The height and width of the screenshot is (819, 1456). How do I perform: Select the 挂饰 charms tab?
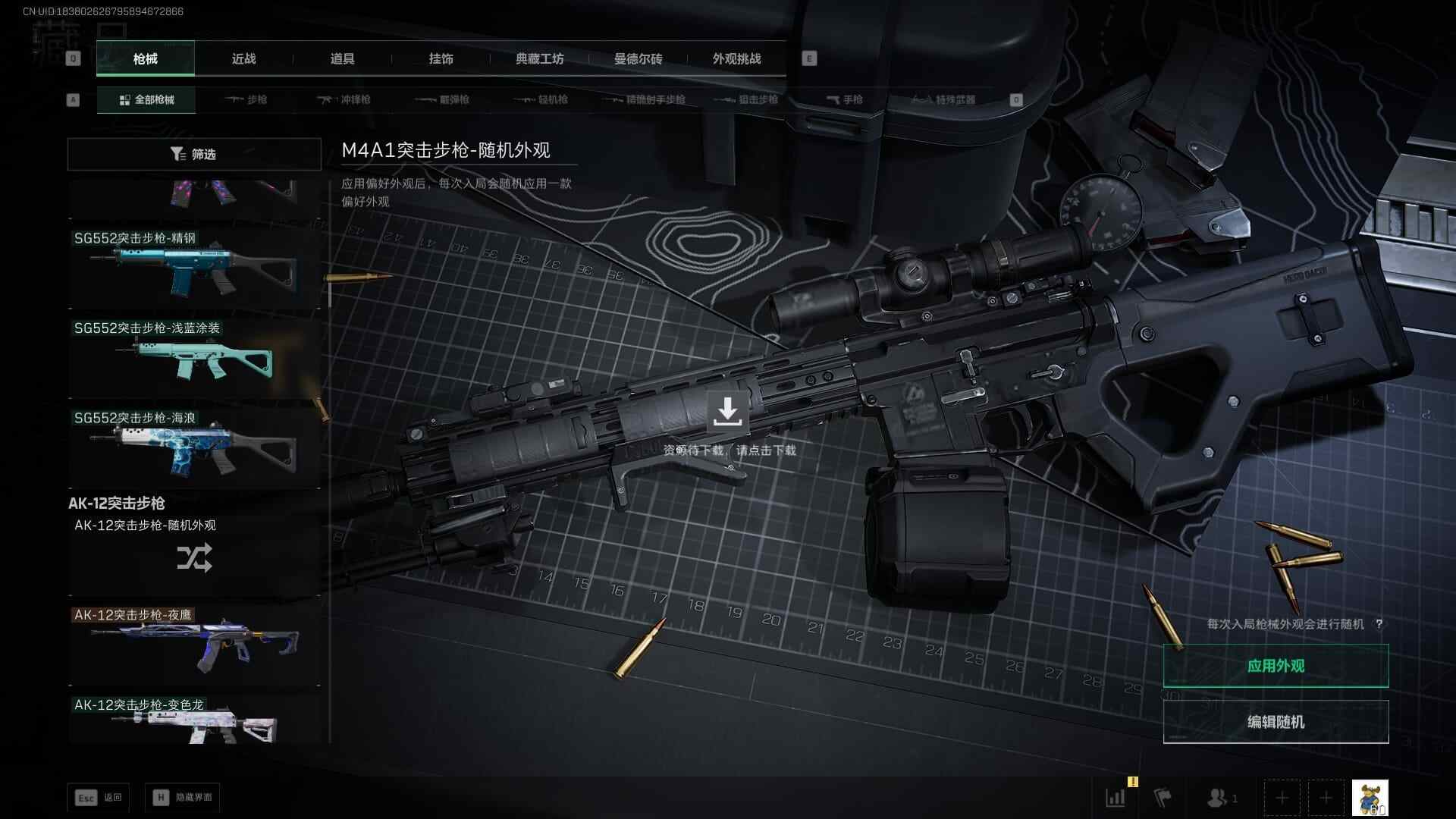(x=441, y=58)
